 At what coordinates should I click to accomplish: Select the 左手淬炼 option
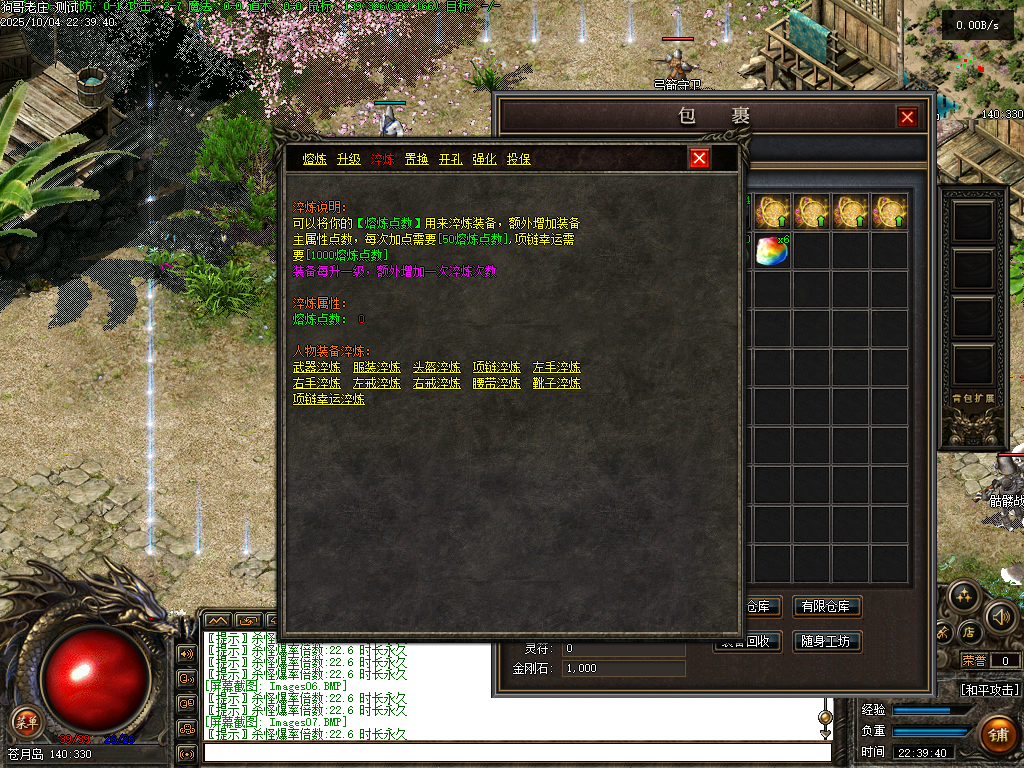[557, 367]
